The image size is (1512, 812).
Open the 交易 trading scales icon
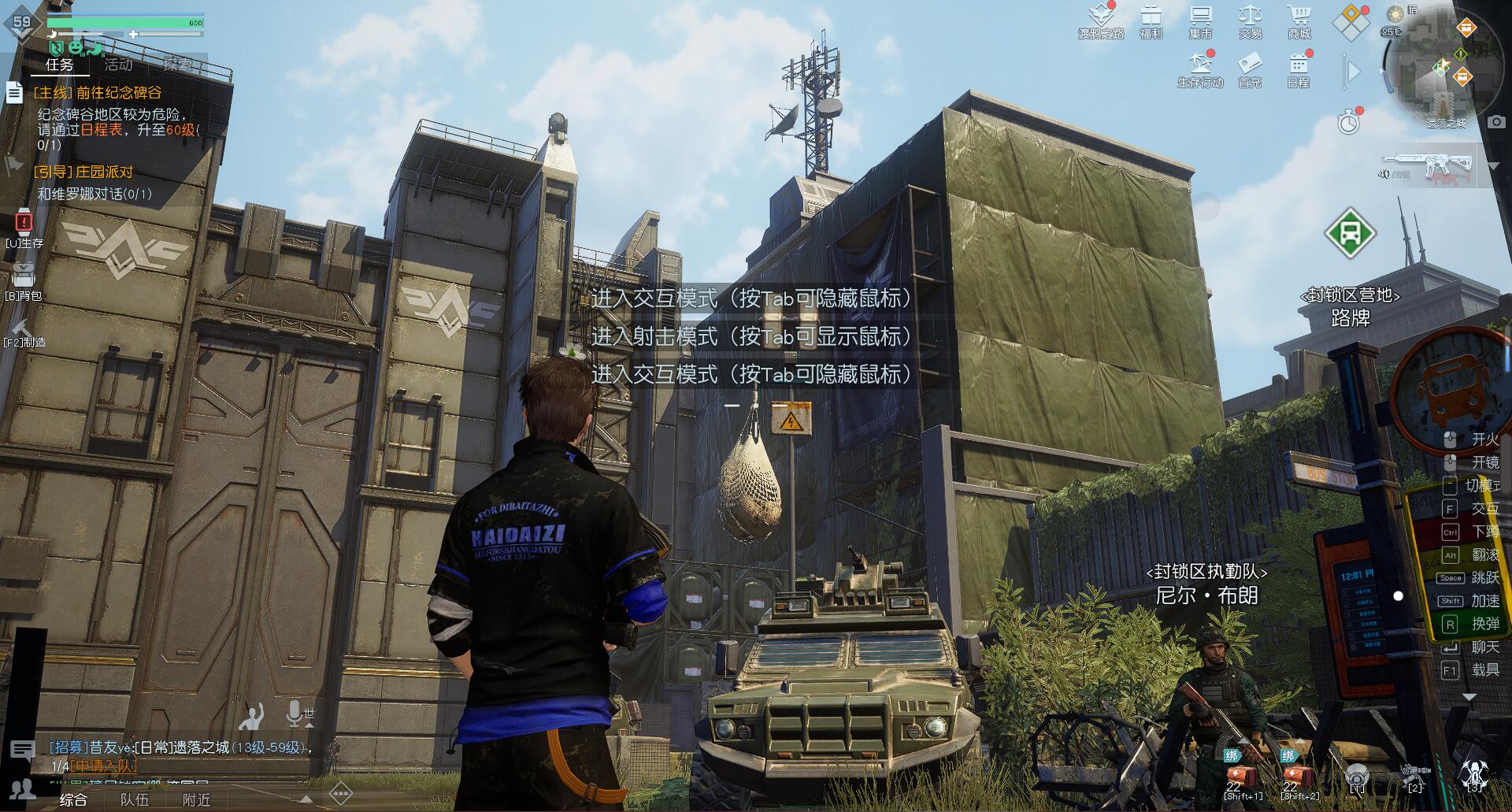(1250, 20)
